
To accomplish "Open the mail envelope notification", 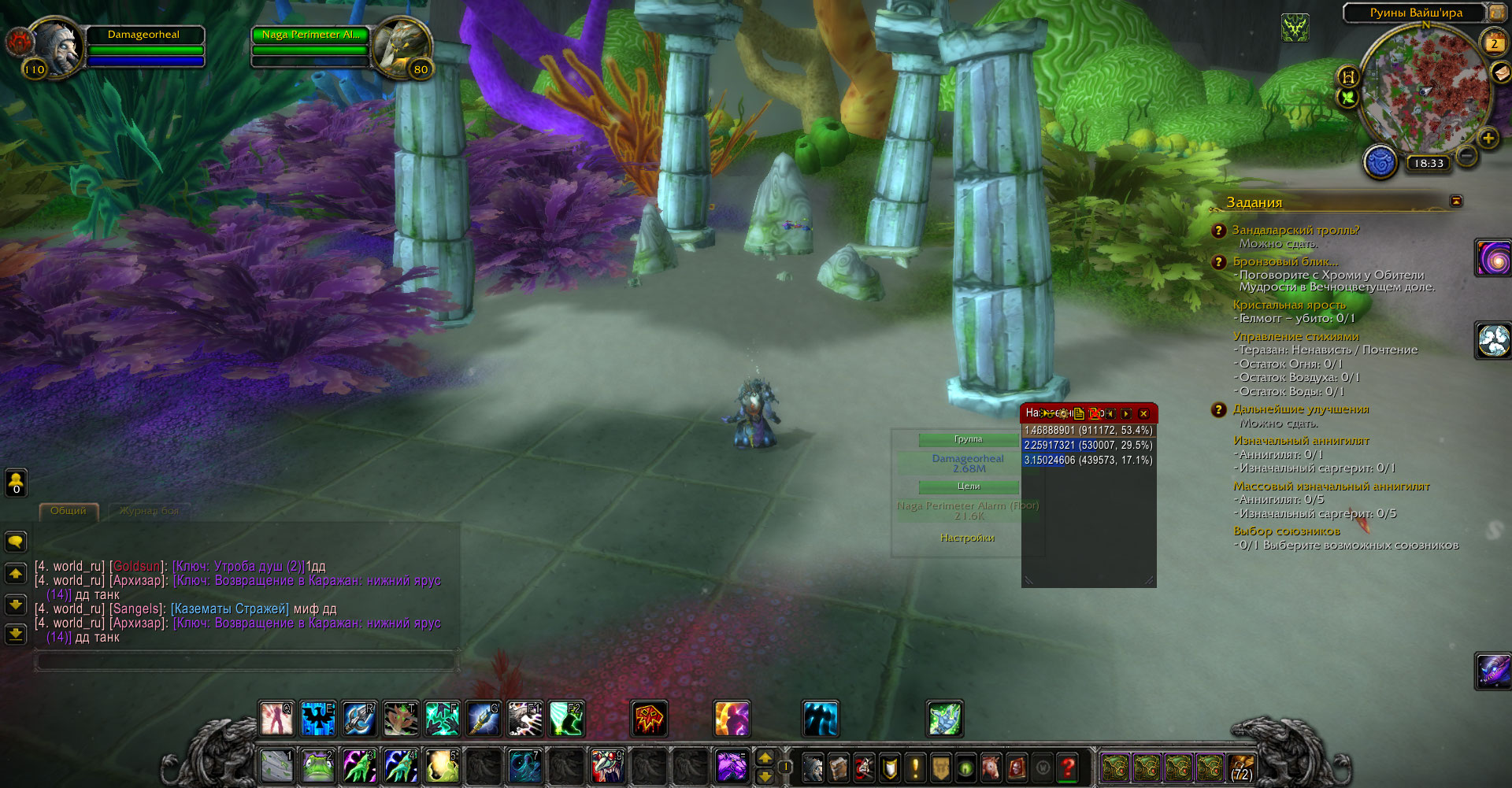I will pos(1501,72).
